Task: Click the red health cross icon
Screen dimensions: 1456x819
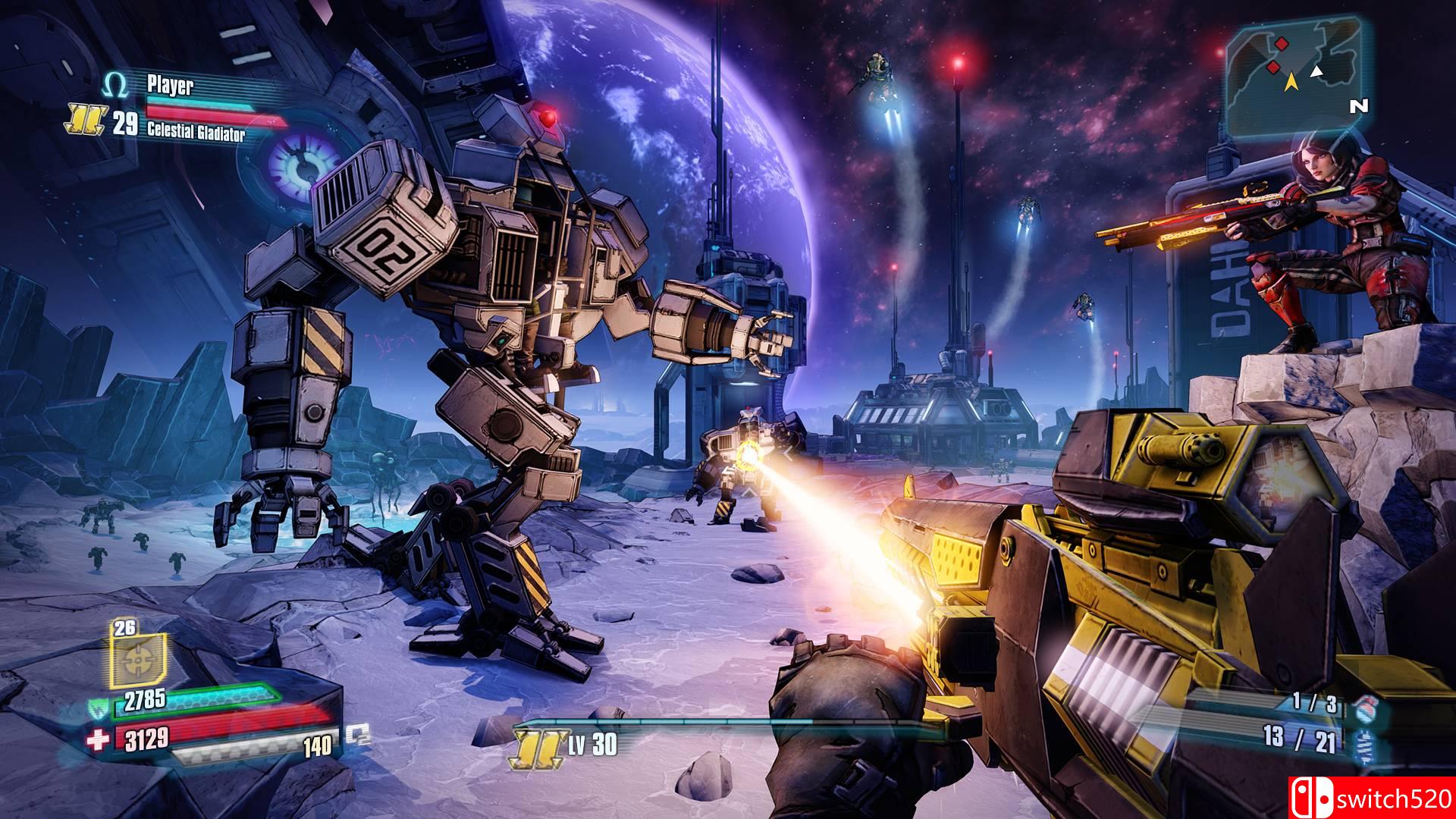Action: [x=99, y=740]
